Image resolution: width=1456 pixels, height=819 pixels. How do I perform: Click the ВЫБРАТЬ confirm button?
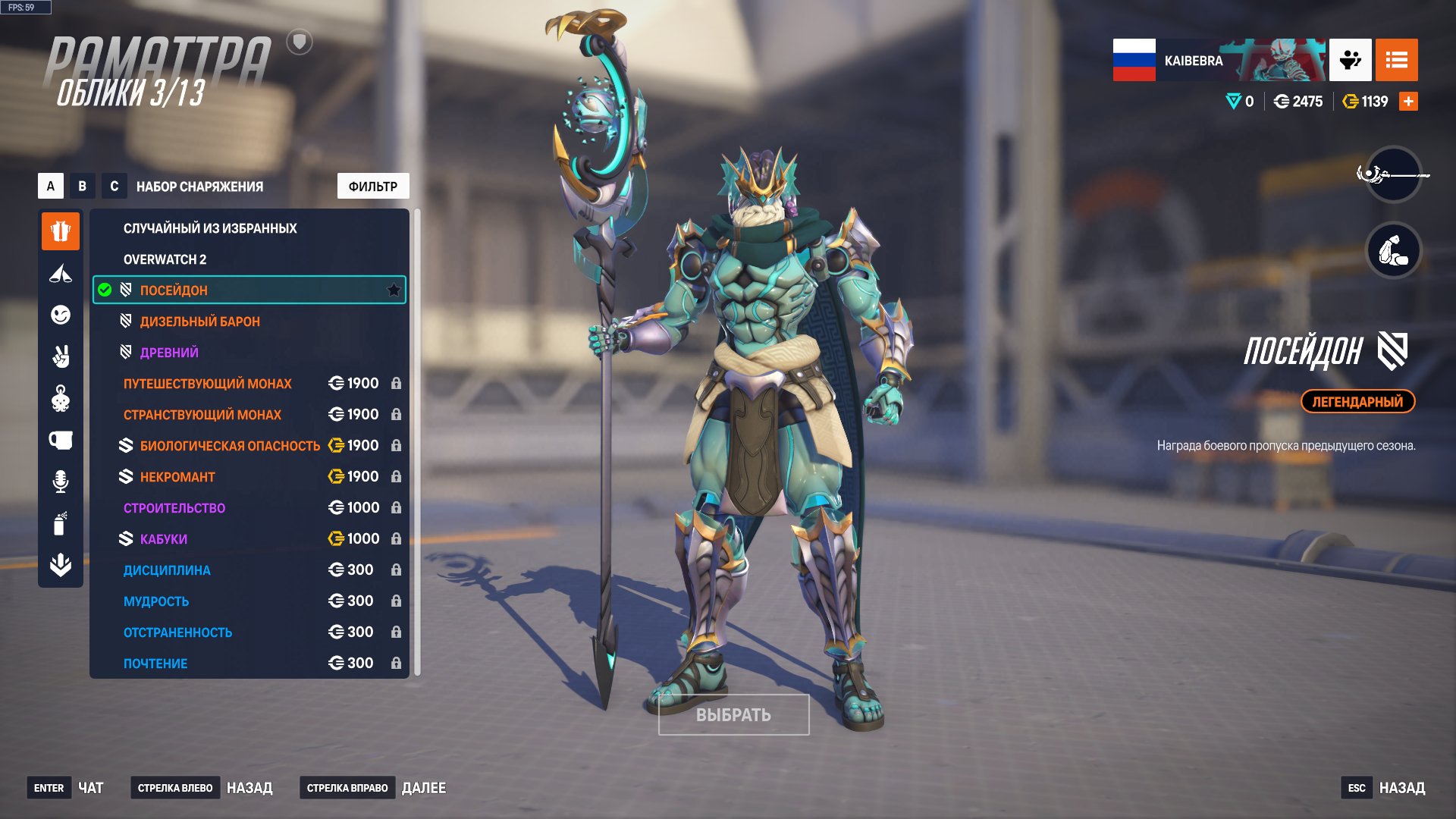click(x=733, y=715)
